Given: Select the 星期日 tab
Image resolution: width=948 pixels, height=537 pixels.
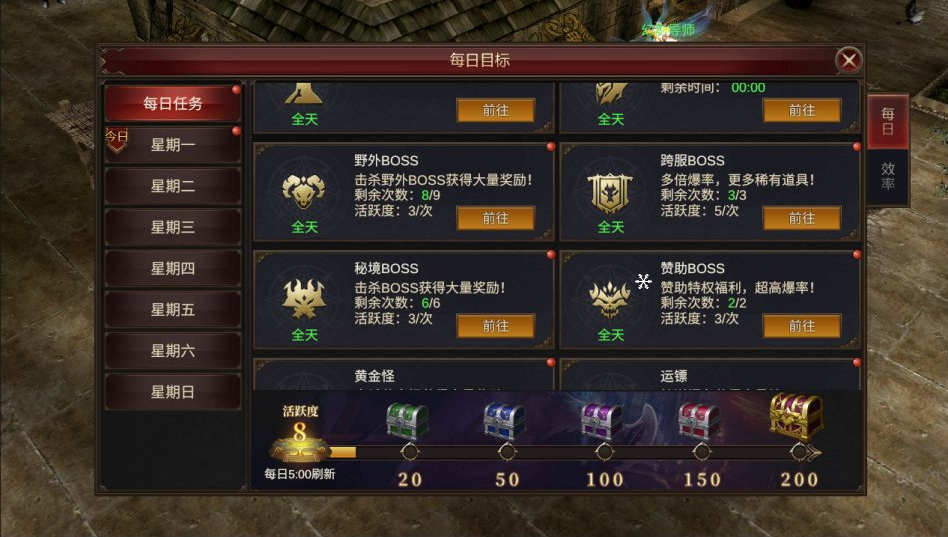Looking at the screenshot, I should [173, 392].
